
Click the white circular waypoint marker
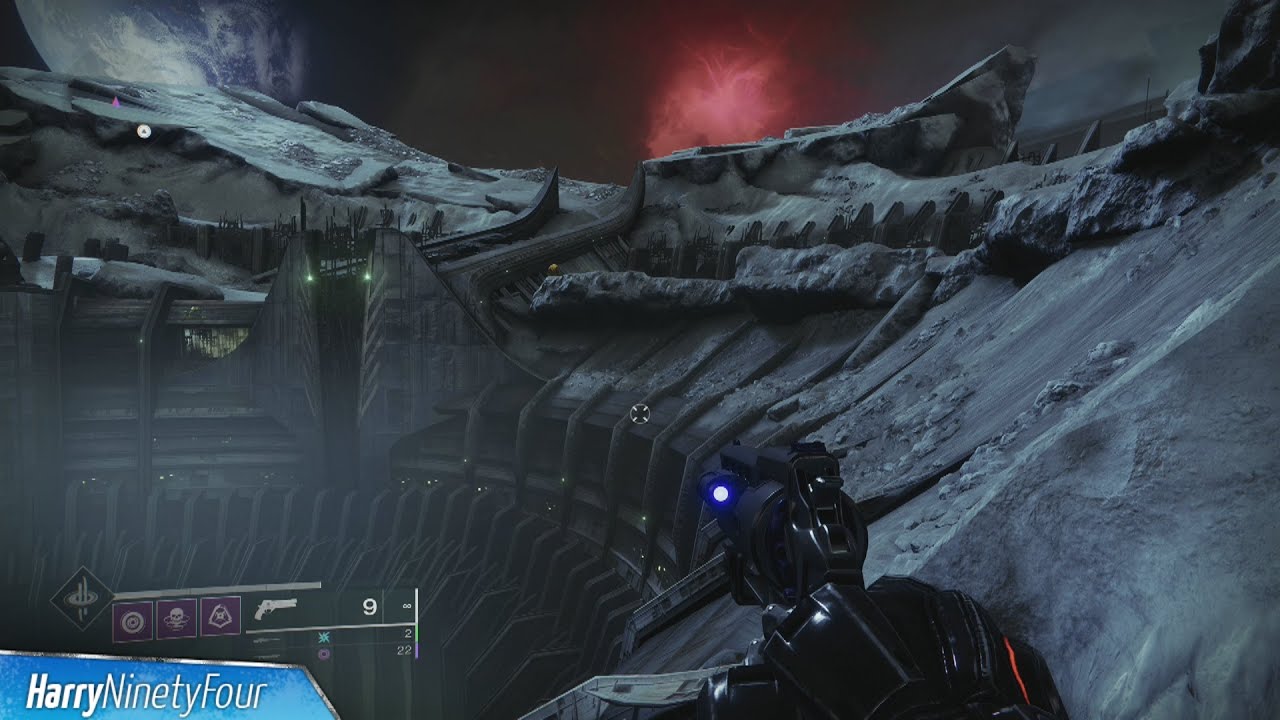pyautogui.click(x=144, y=131)
